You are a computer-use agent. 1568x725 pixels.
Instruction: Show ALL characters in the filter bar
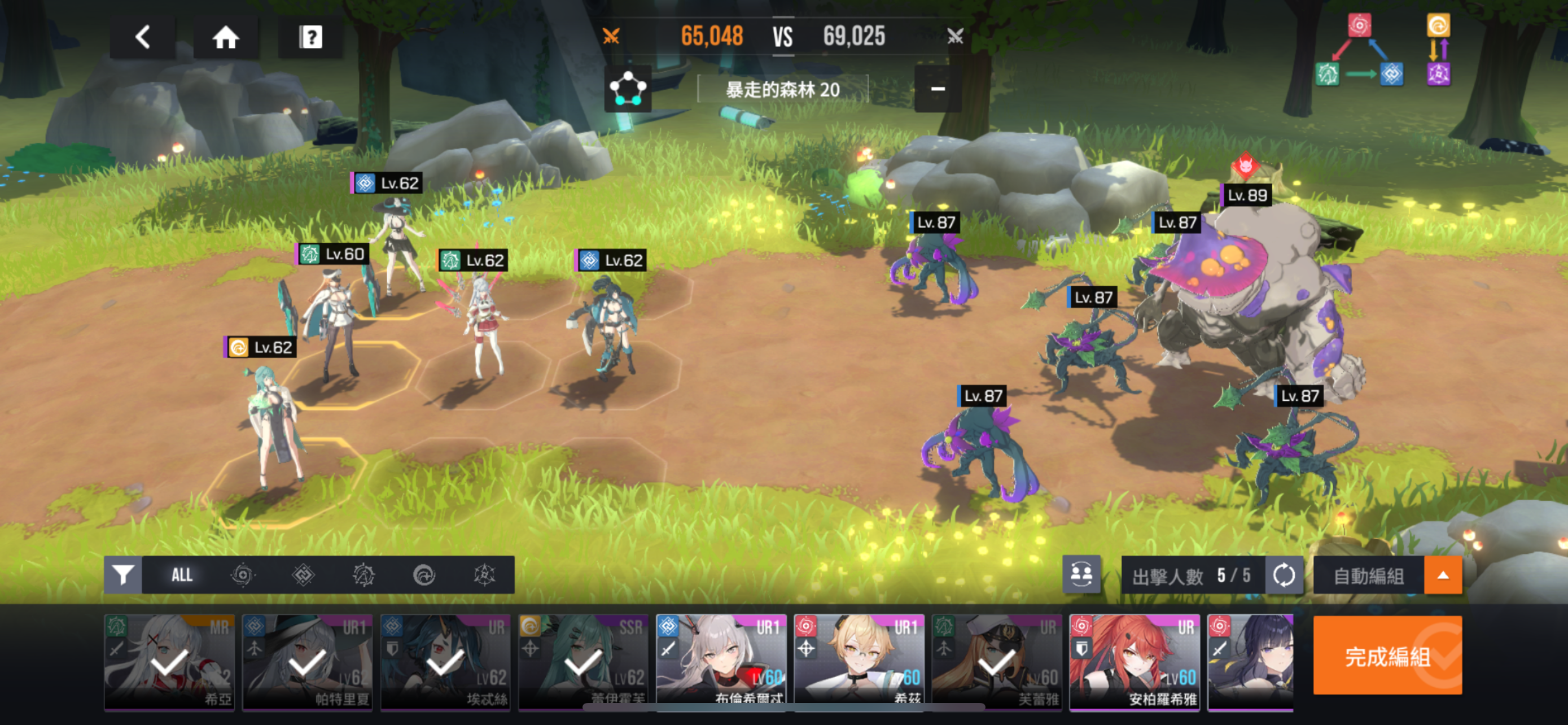tap(181, 575)
